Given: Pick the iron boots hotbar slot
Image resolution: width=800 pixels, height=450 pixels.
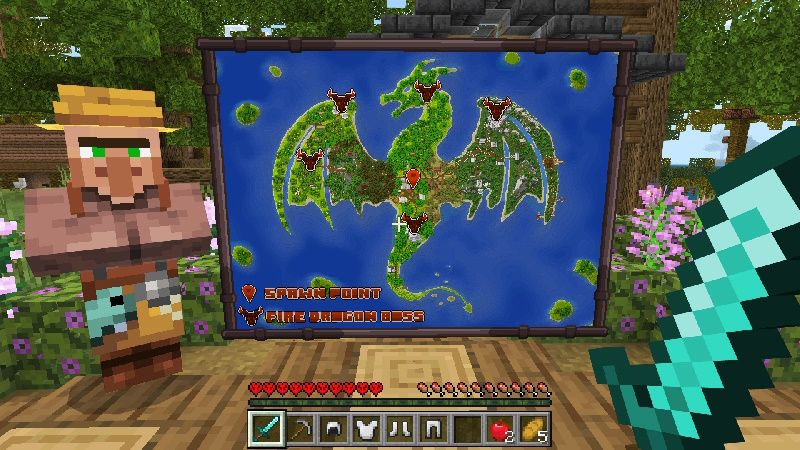Looking at the screenshot, I should [398, 428].
